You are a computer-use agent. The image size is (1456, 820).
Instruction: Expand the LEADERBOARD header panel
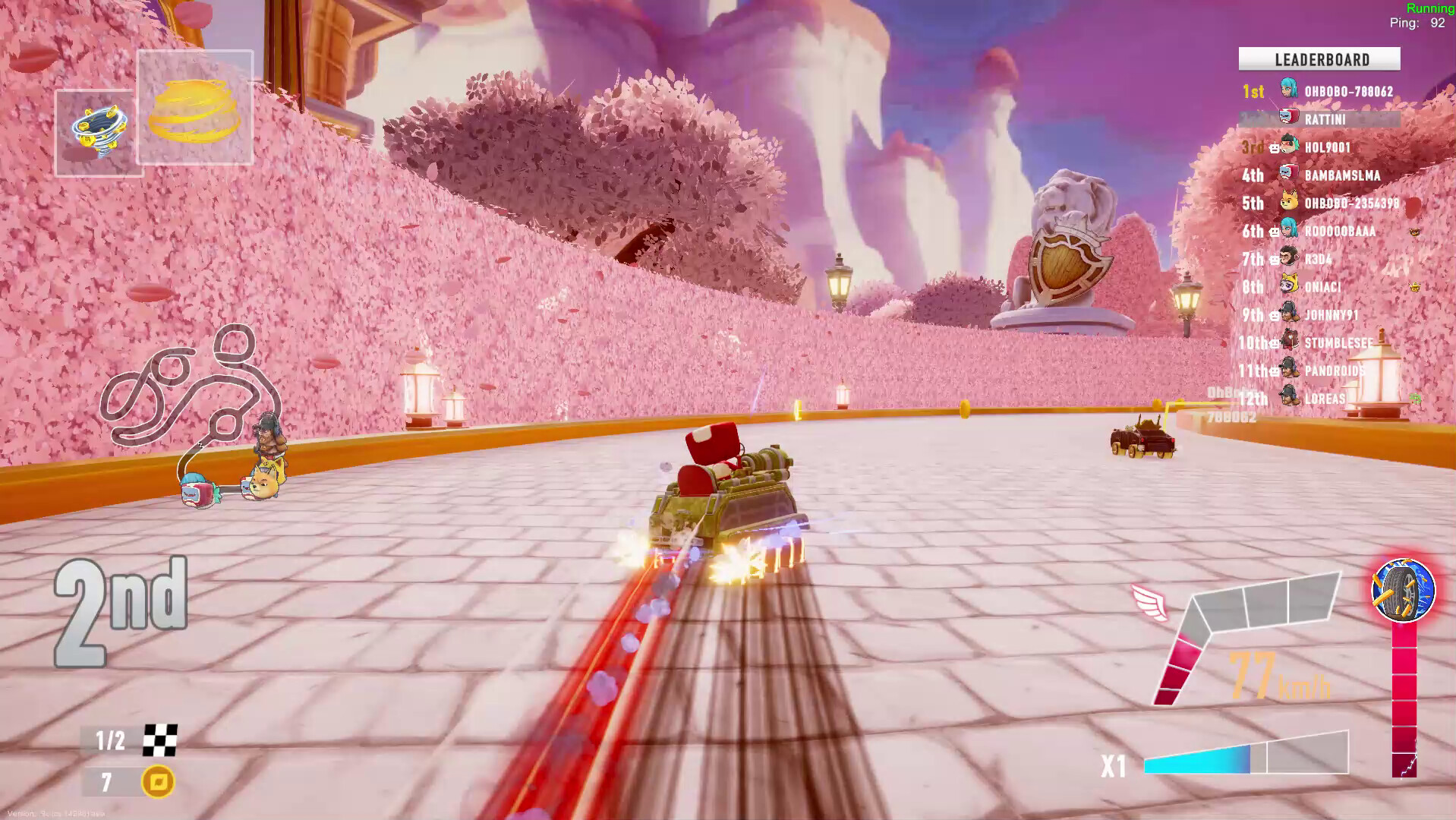1319,59
